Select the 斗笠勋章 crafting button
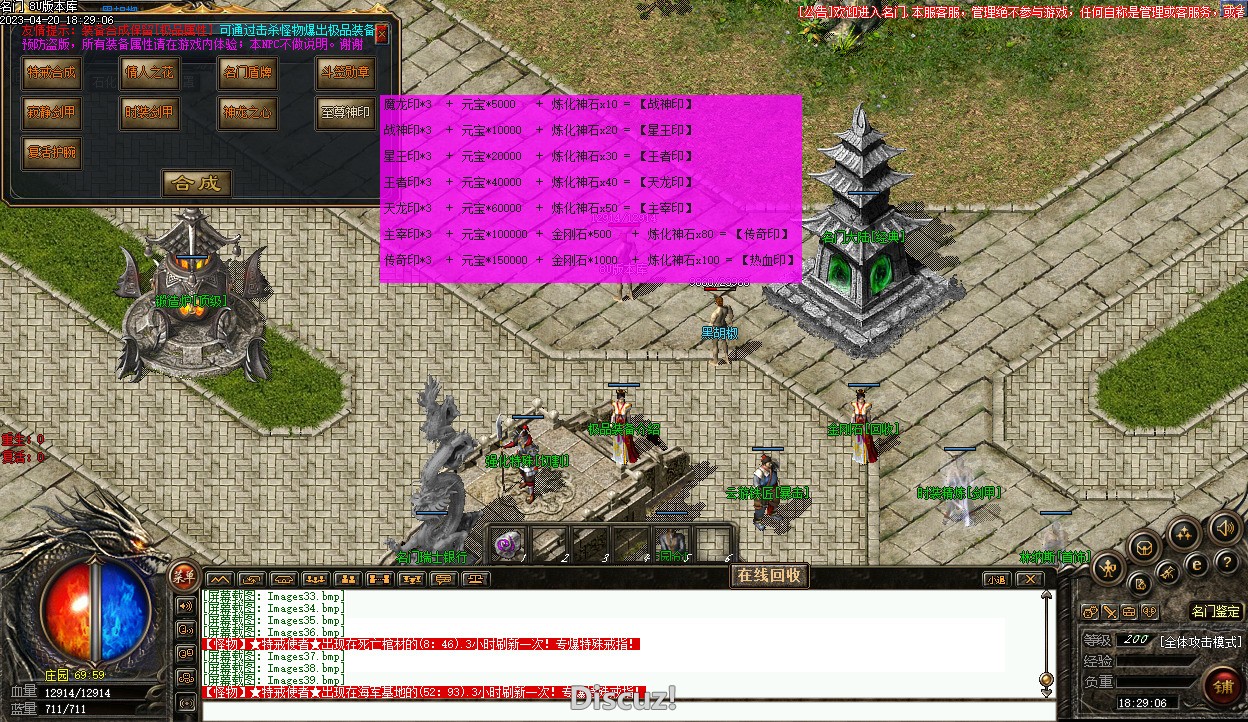The image size is (1248, 722). point(344,73)
